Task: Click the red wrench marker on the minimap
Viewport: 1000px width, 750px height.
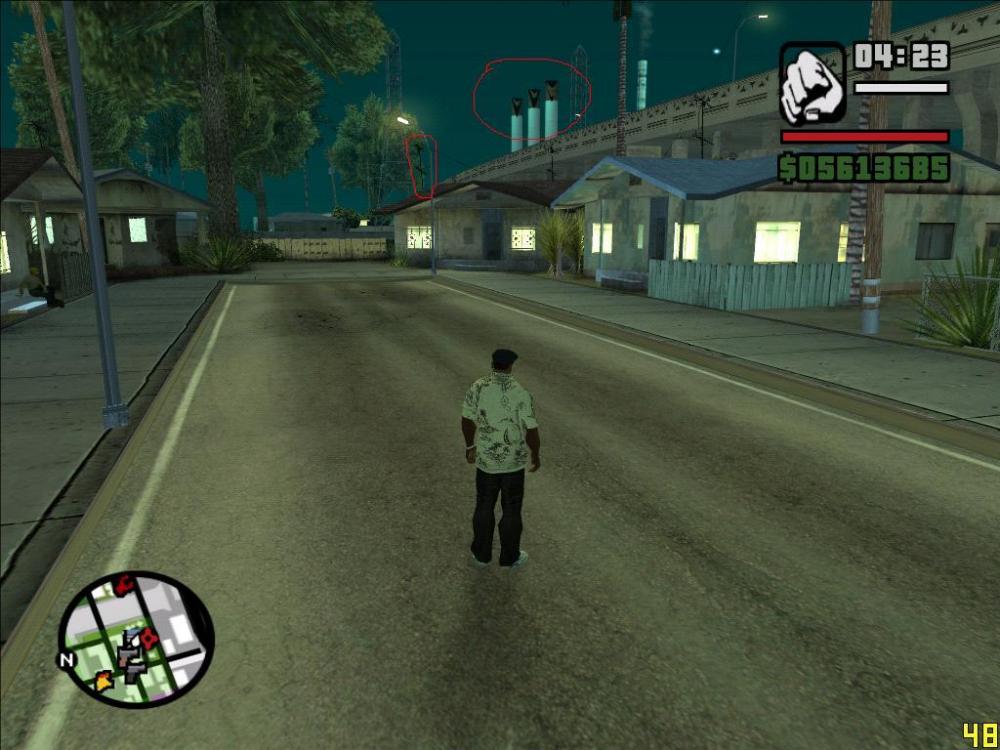Action: point(124,586)
